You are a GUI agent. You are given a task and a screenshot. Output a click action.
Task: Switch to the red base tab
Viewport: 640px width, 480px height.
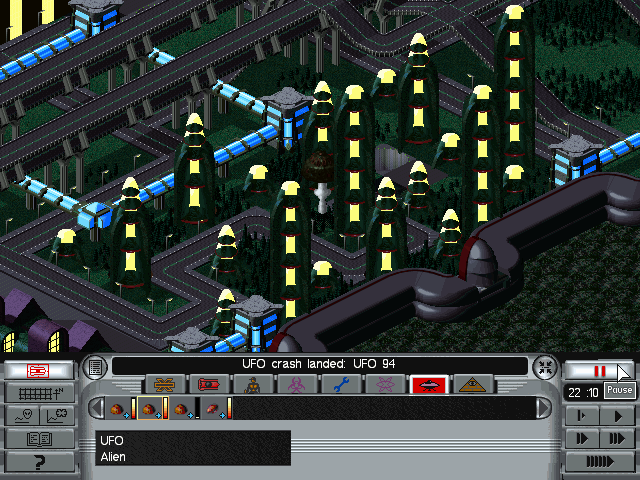(x=209, y=384)
